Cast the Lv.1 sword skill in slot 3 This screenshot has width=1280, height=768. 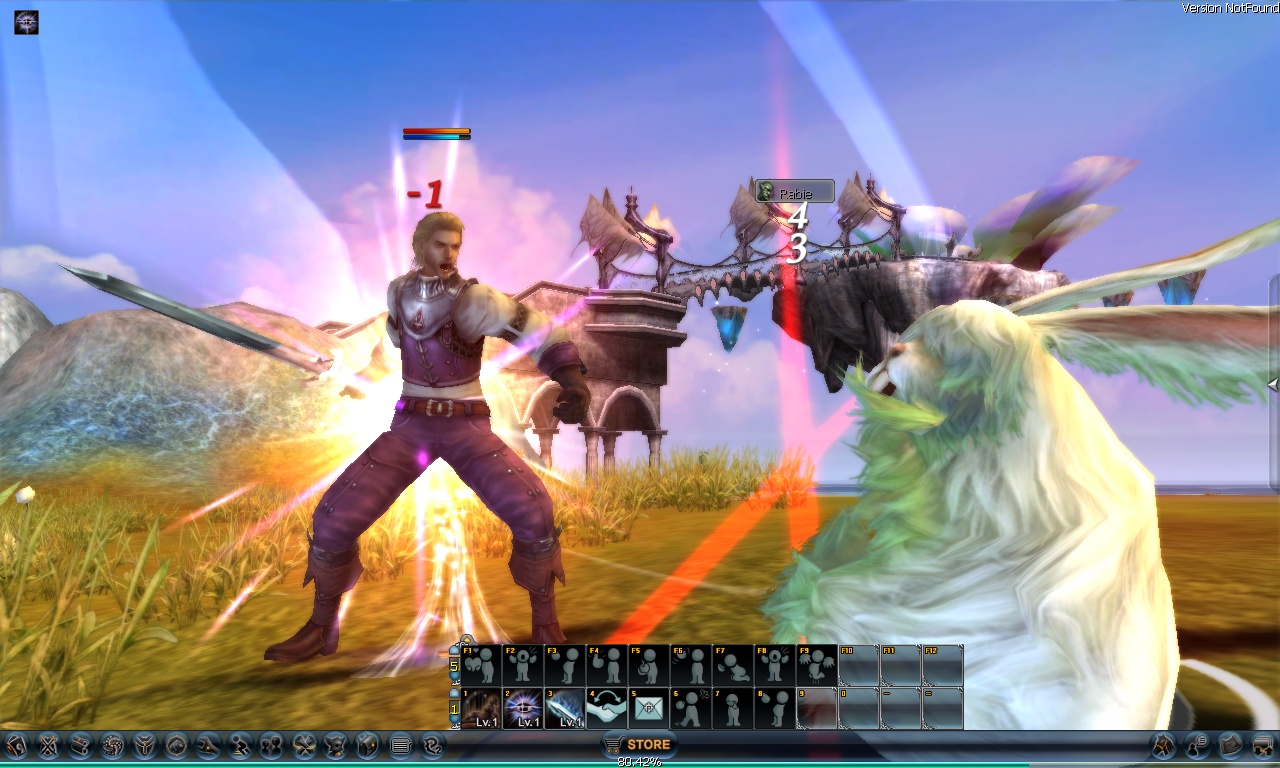click(566, 707)
